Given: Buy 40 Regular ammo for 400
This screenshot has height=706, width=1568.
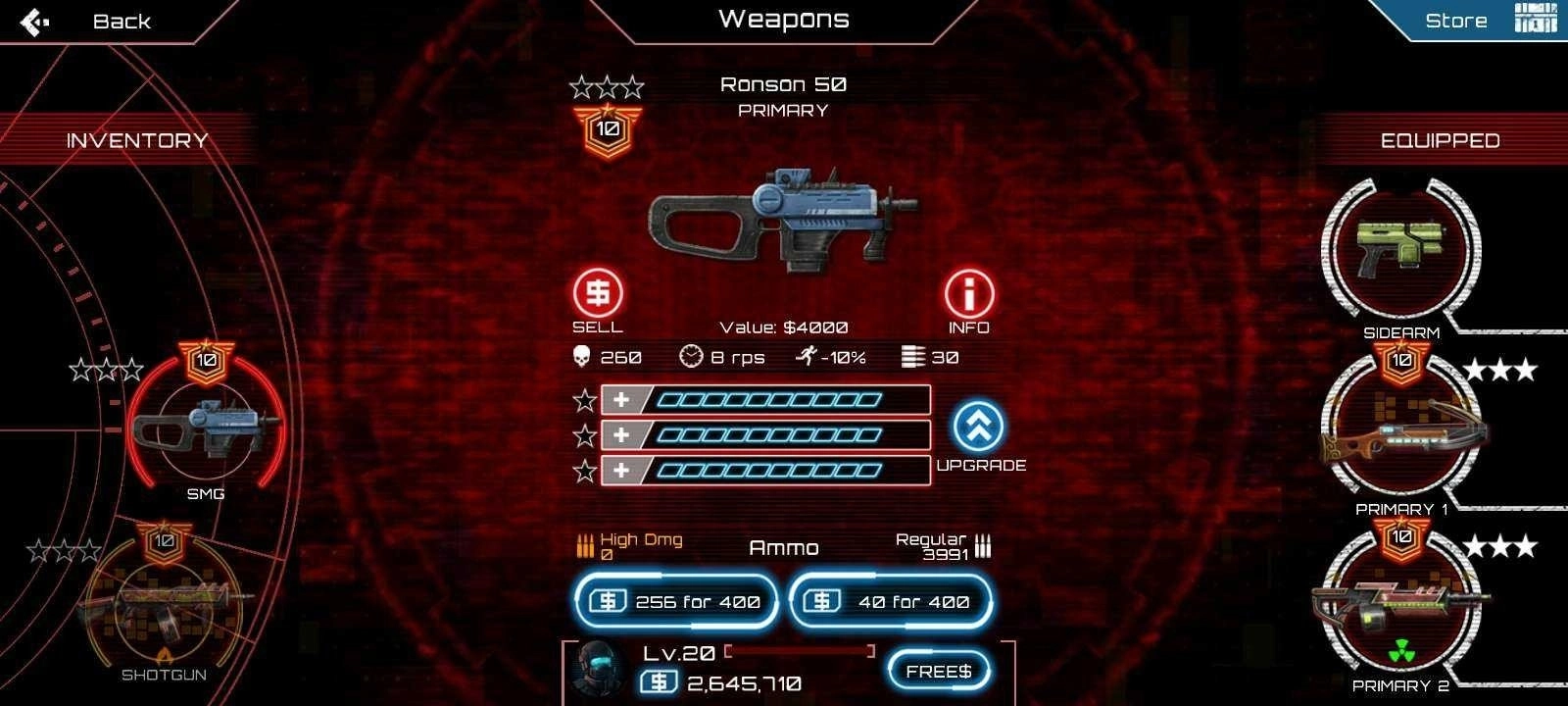Looking at the screenshot, I should tap(888, 600).
